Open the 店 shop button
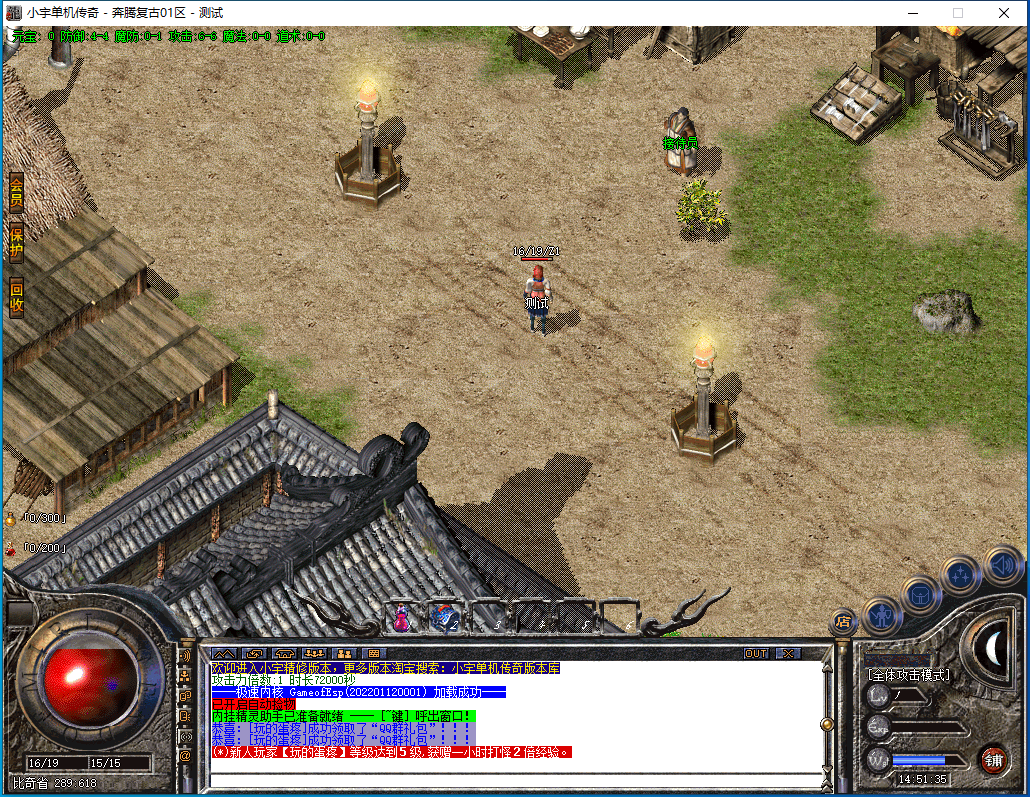 843,621
